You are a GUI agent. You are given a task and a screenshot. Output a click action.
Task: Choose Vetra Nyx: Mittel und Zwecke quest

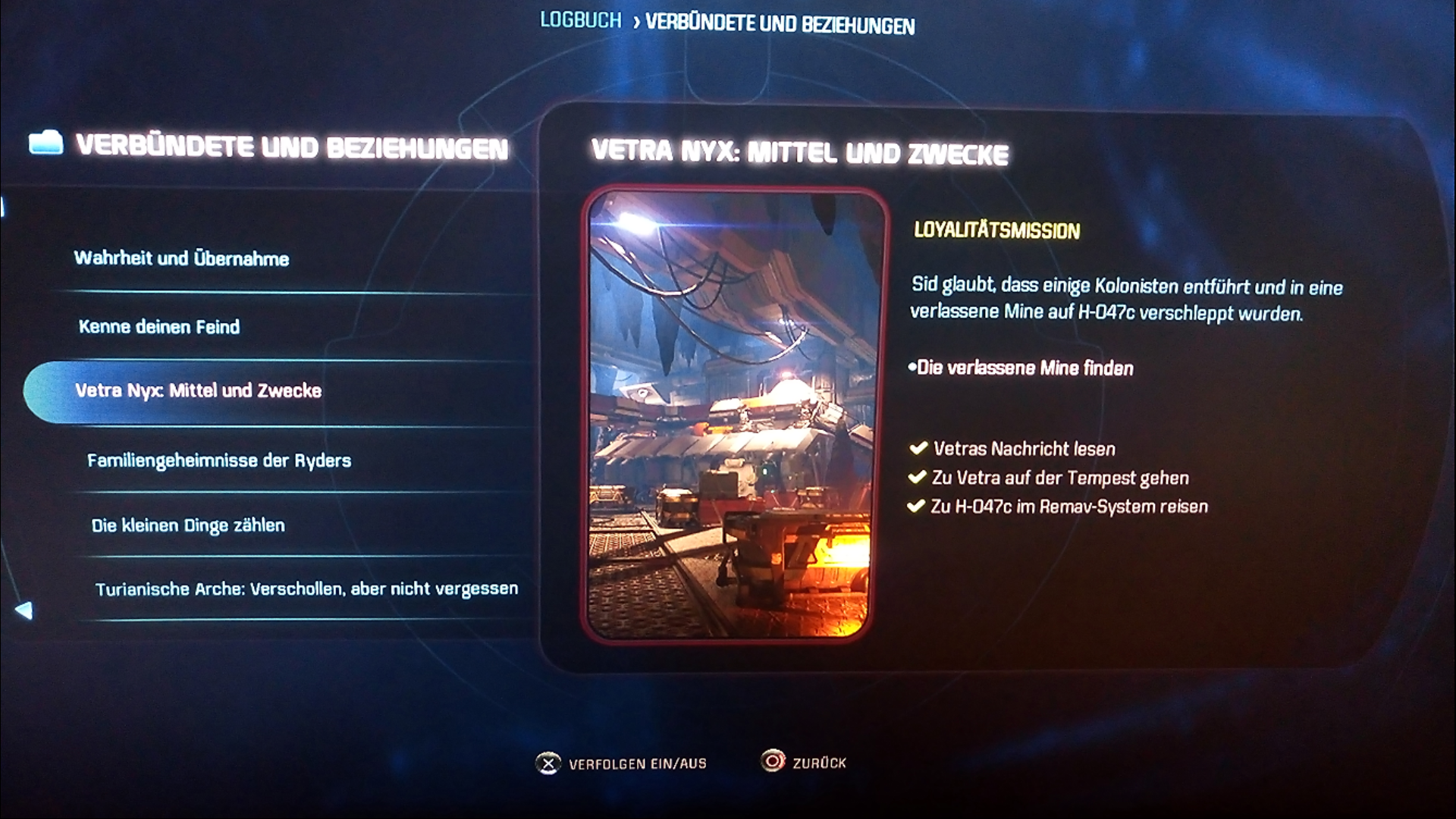pyautogui.click(x=199, y=391)
